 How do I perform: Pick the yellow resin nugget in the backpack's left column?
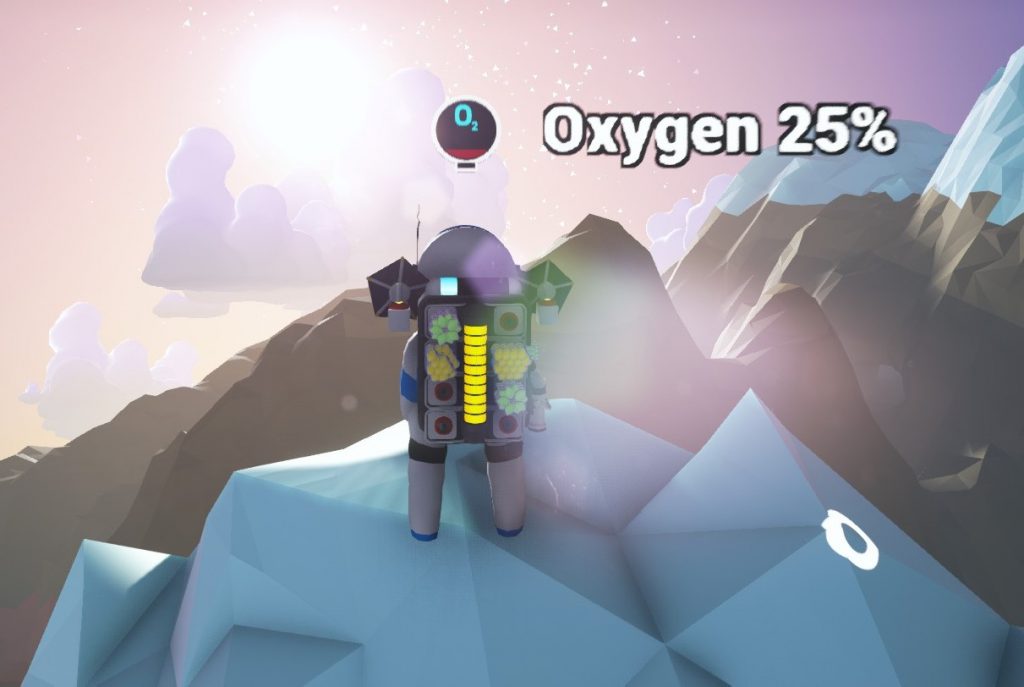(x=442, y=361)
